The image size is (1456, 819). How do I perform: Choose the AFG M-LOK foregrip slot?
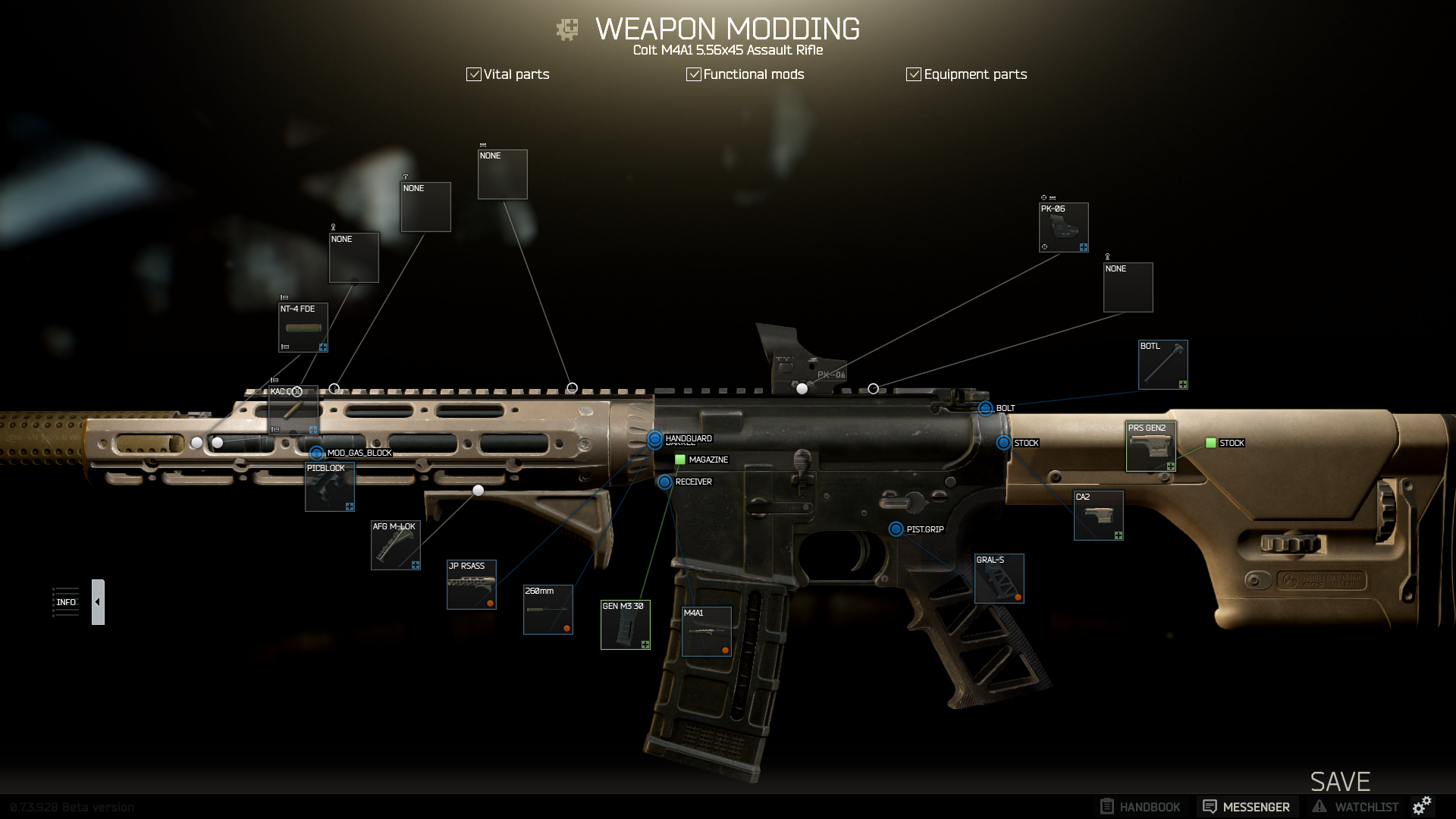395,545
